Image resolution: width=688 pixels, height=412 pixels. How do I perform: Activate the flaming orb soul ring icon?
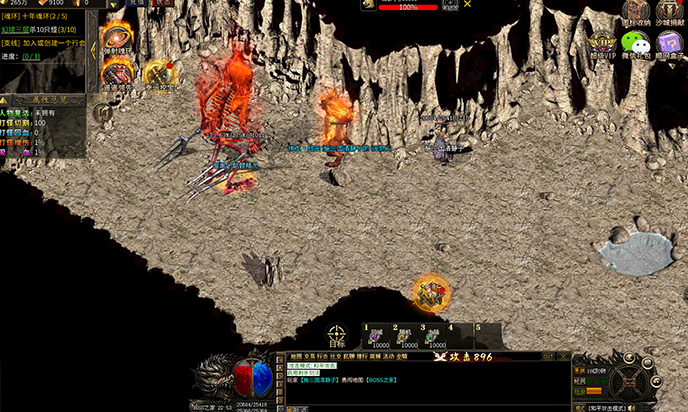[117, 38]
